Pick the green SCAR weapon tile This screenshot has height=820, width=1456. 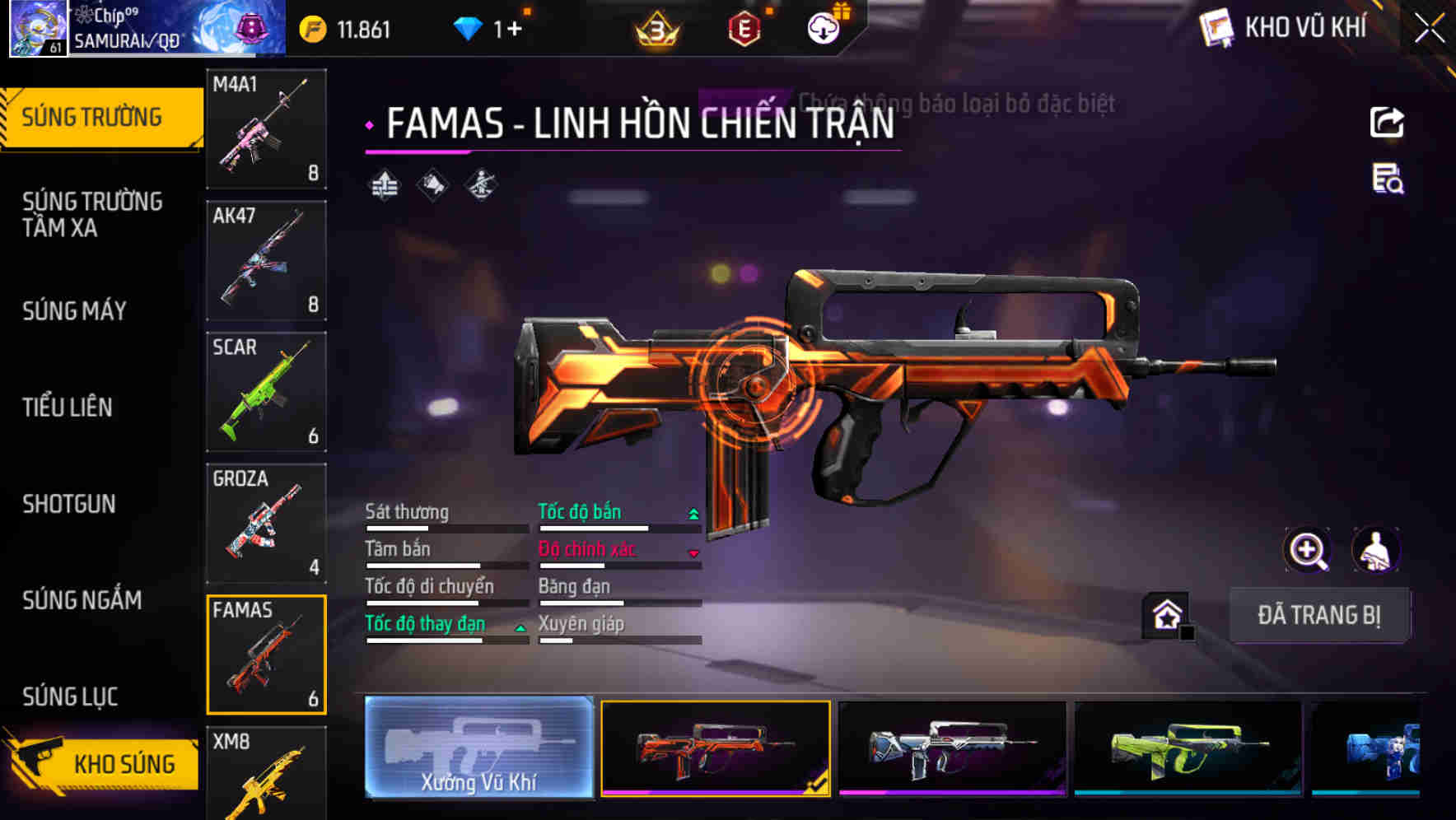(266, 392)
